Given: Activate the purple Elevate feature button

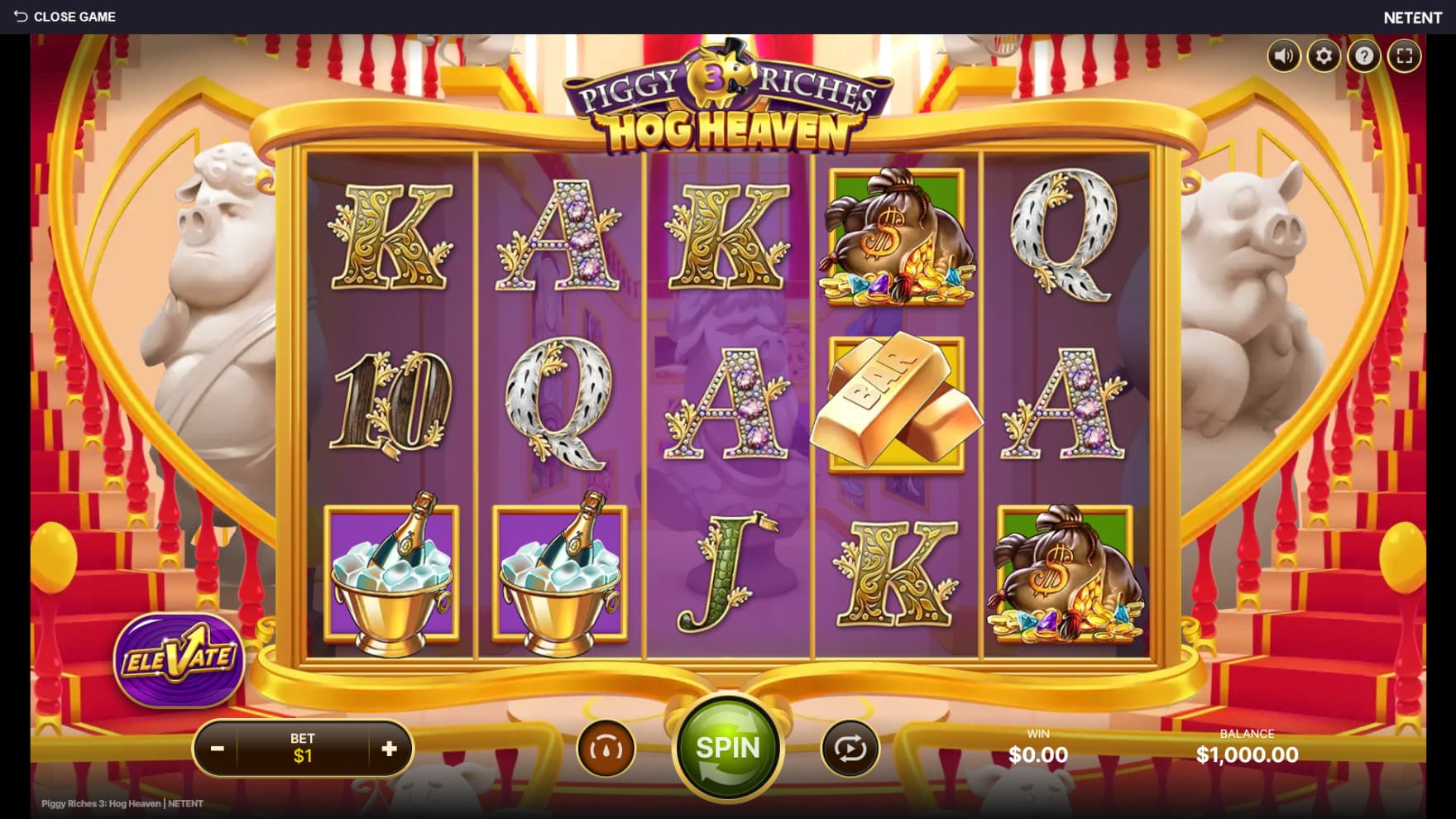Looking at the screenshot, I should click(x=179, y=659).
